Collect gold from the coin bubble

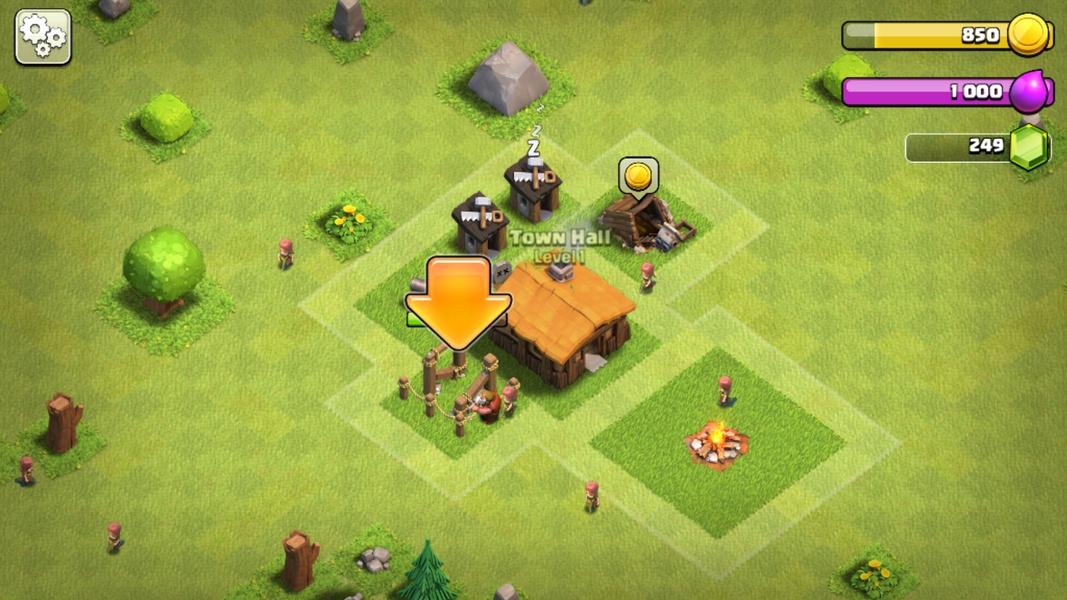pyautogui.click(x=638, y=177)
